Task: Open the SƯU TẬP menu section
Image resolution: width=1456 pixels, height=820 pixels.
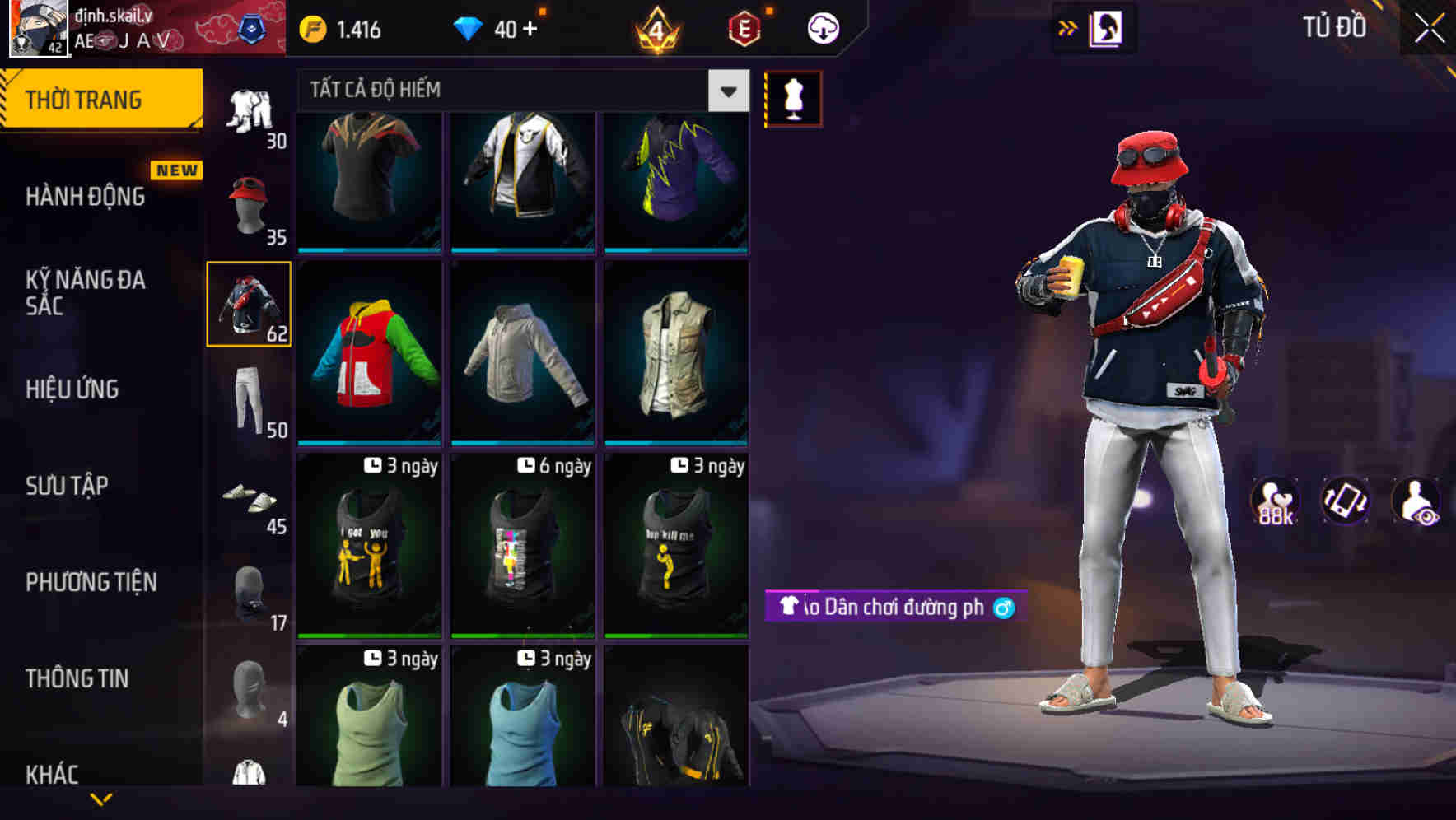Action: point(69,486)
